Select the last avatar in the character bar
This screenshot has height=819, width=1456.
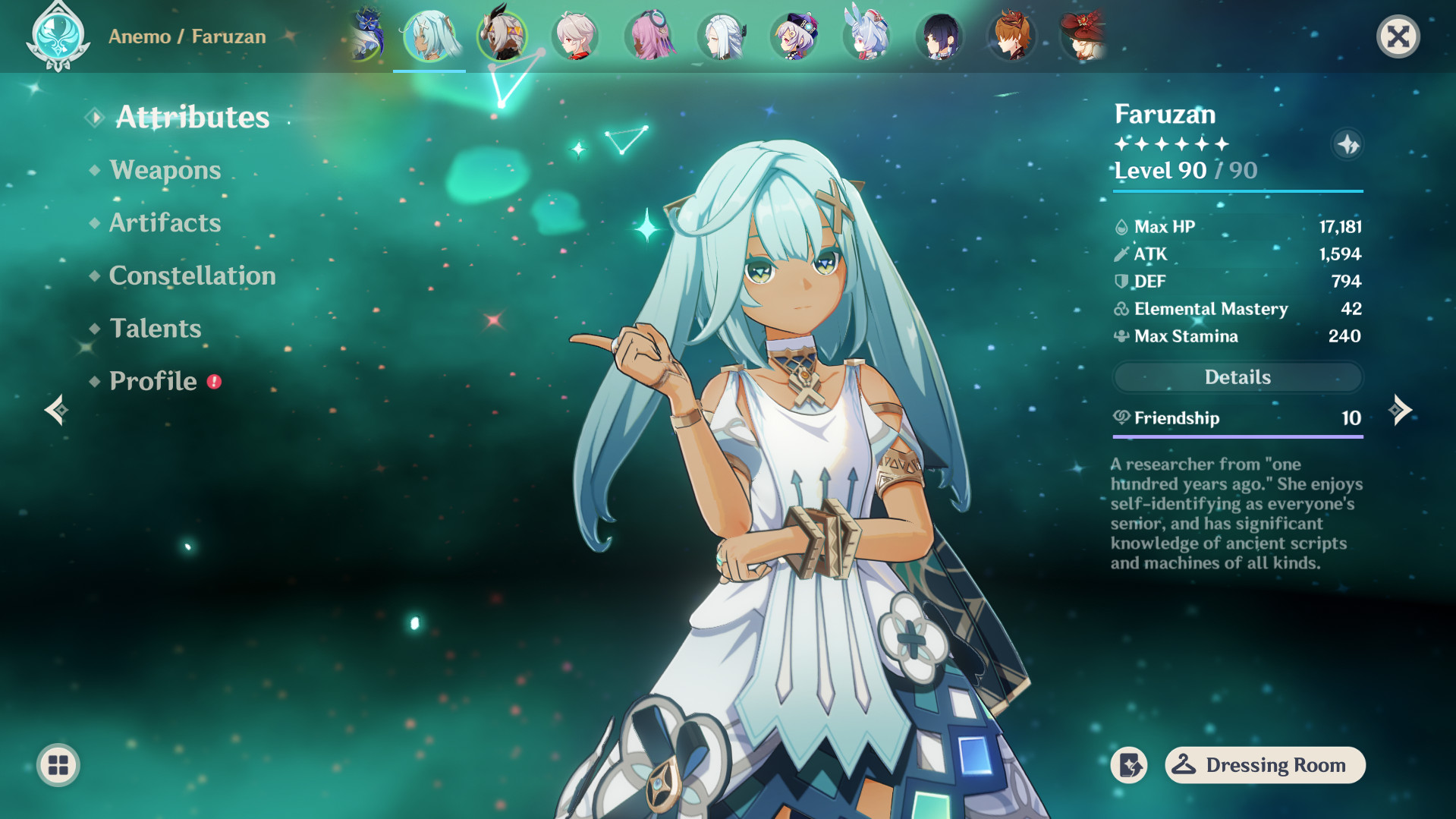(x=1083, y=36)
